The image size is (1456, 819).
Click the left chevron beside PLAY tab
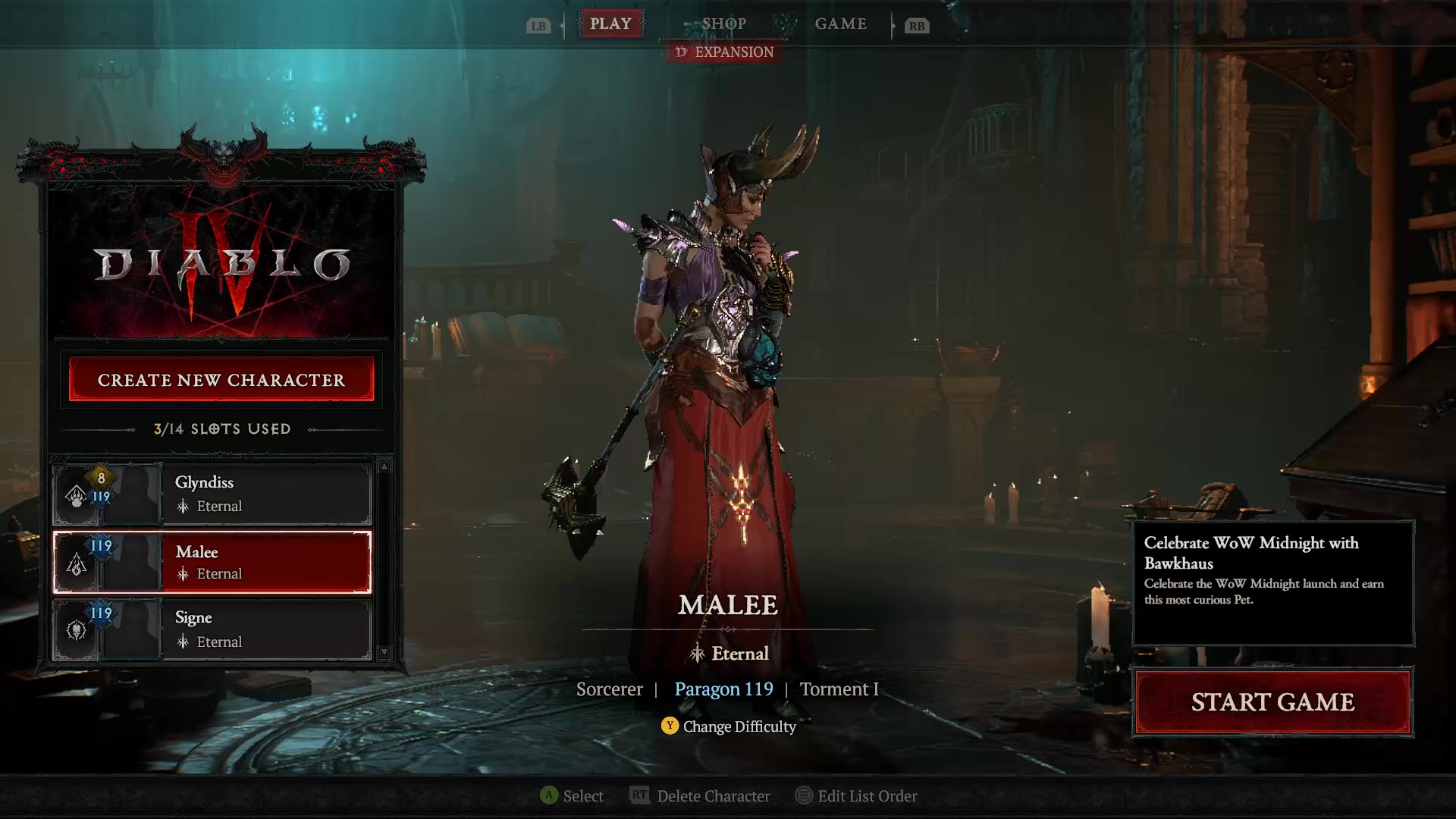click(x=563, y=24)
